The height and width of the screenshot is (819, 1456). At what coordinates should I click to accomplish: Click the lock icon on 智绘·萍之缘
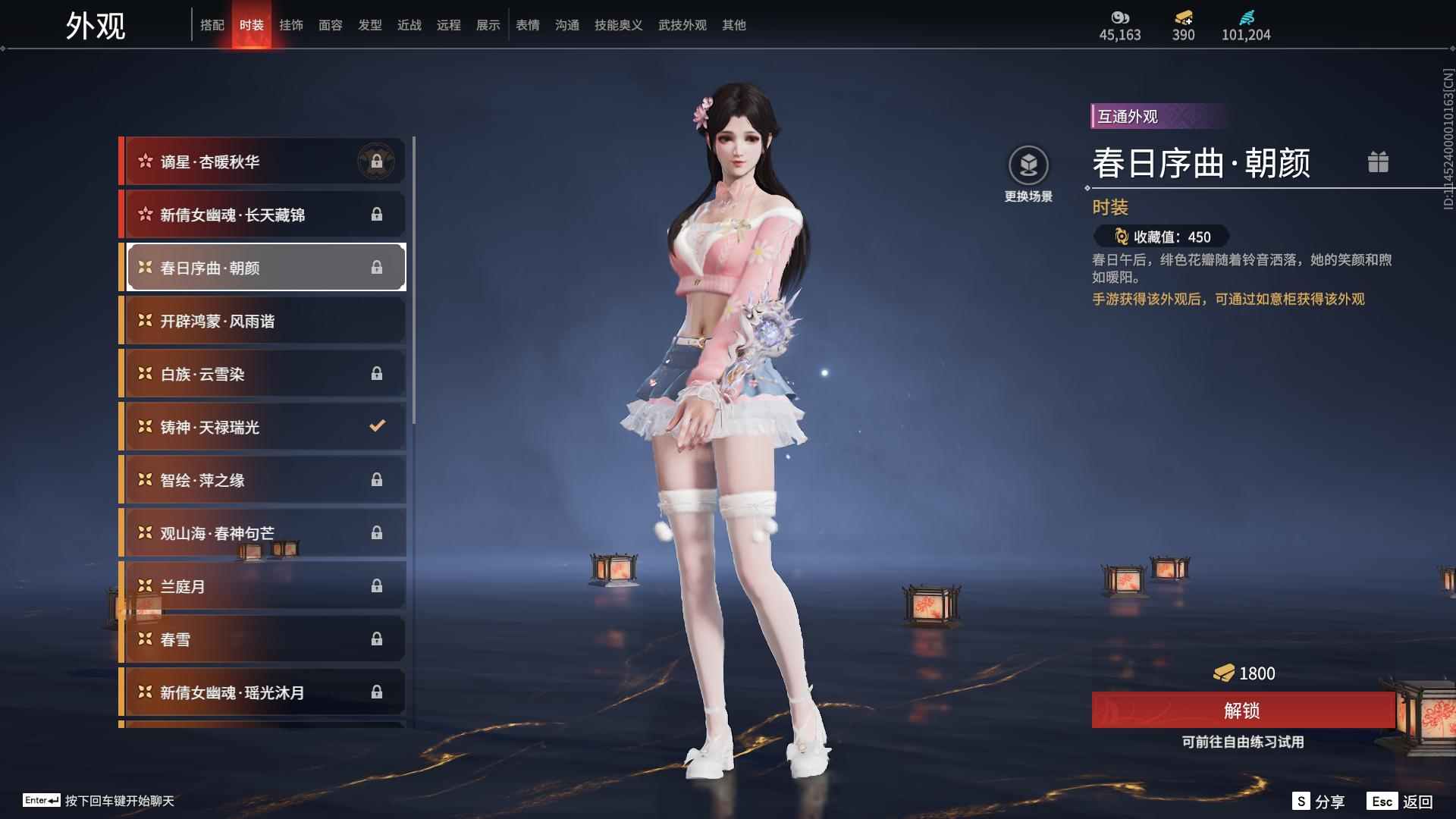377,479
